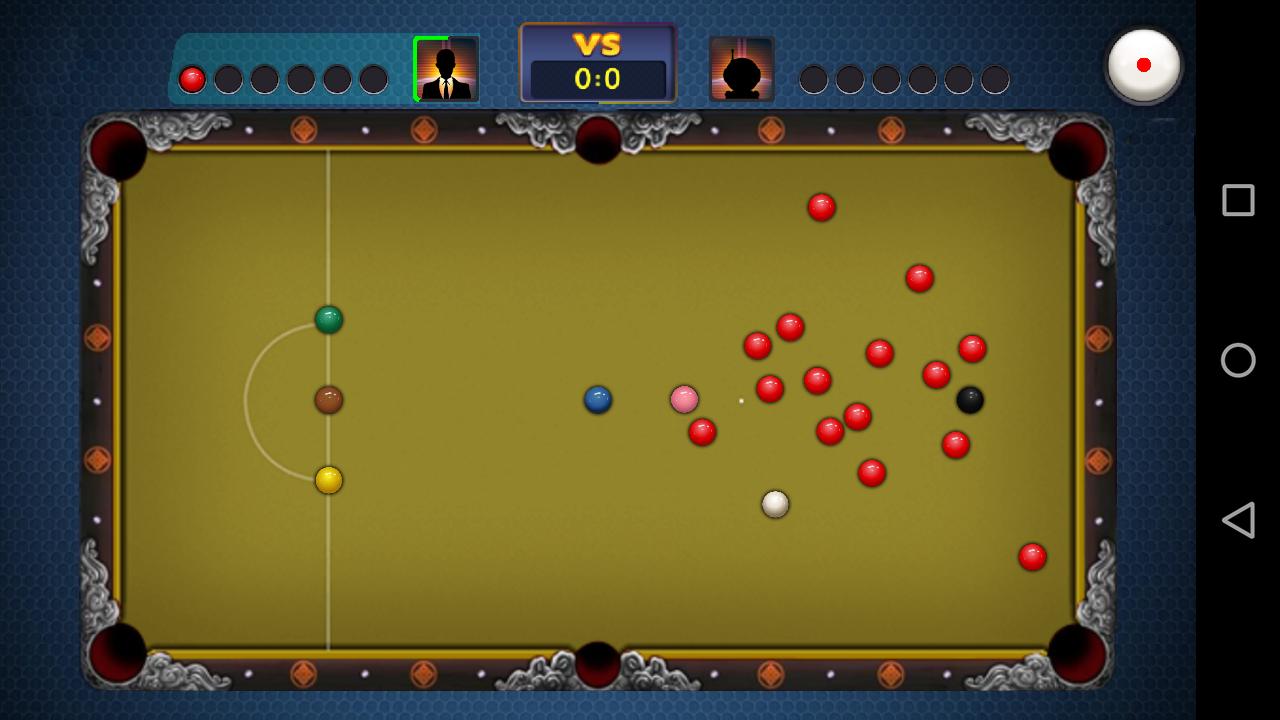This screenshot has width=1280, height=720.
Task: Tap the pink ball near table center
Action: point(684,399)
